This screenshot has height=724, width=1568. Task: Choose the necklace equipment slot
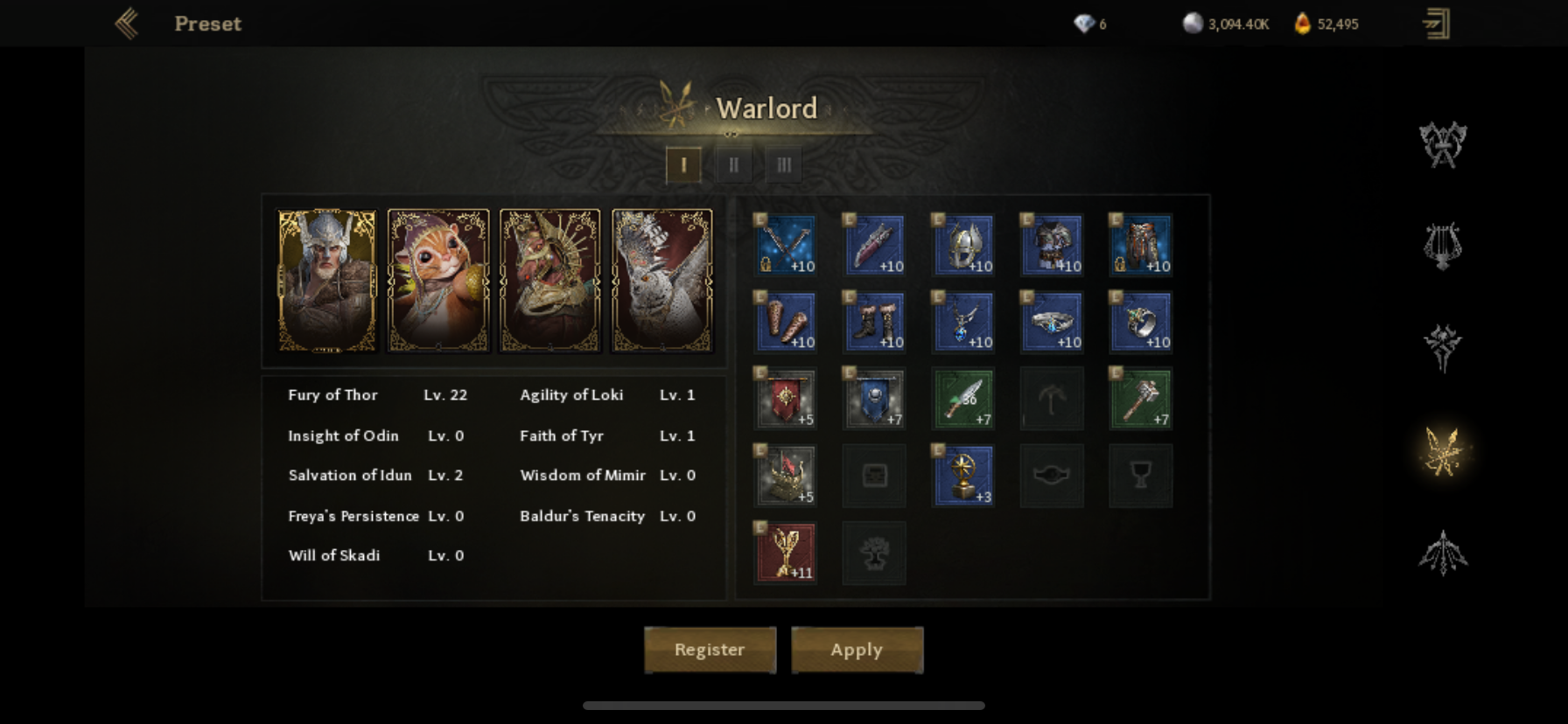pos(962,322)
